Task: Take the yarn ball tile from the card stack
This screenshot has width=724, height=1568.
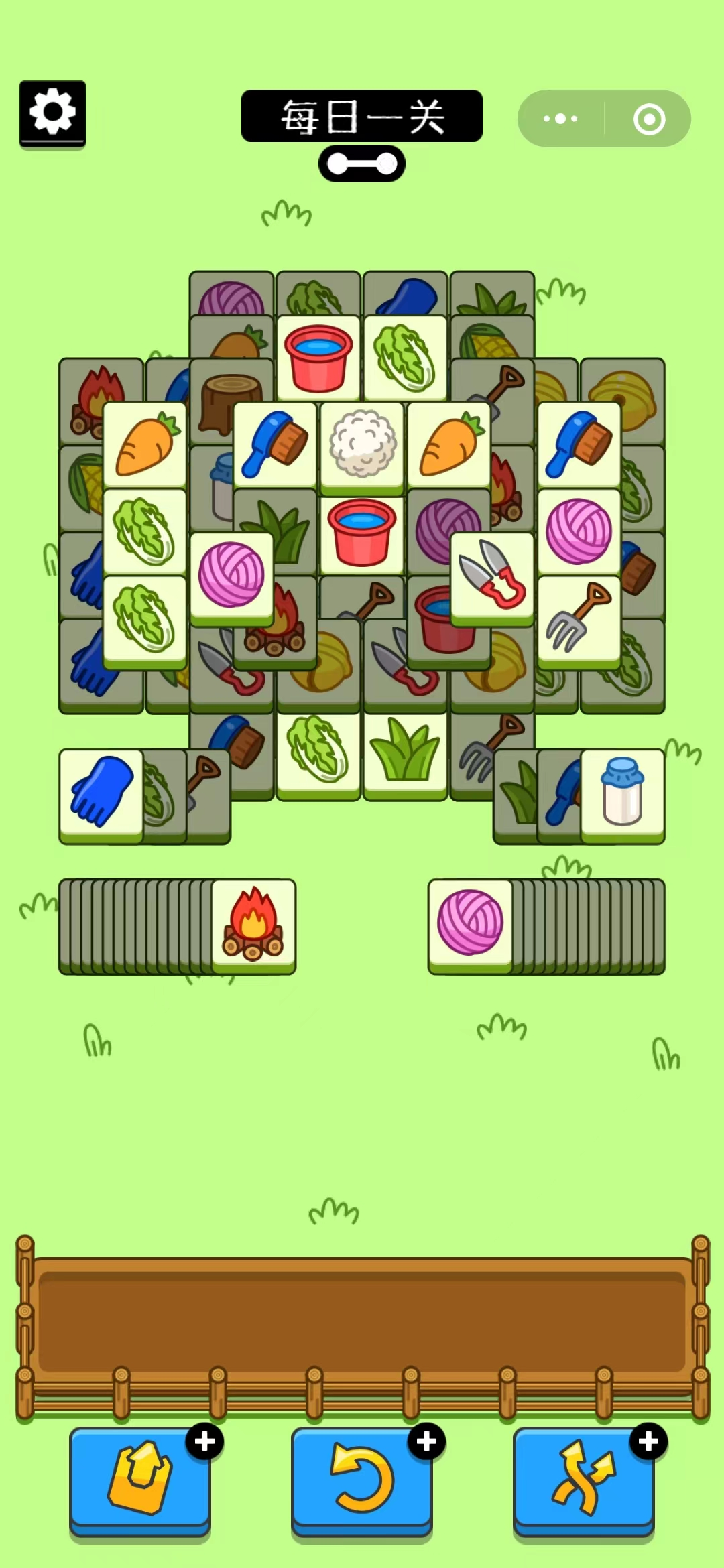Action: pyautogui.click(x=470, y=923)
